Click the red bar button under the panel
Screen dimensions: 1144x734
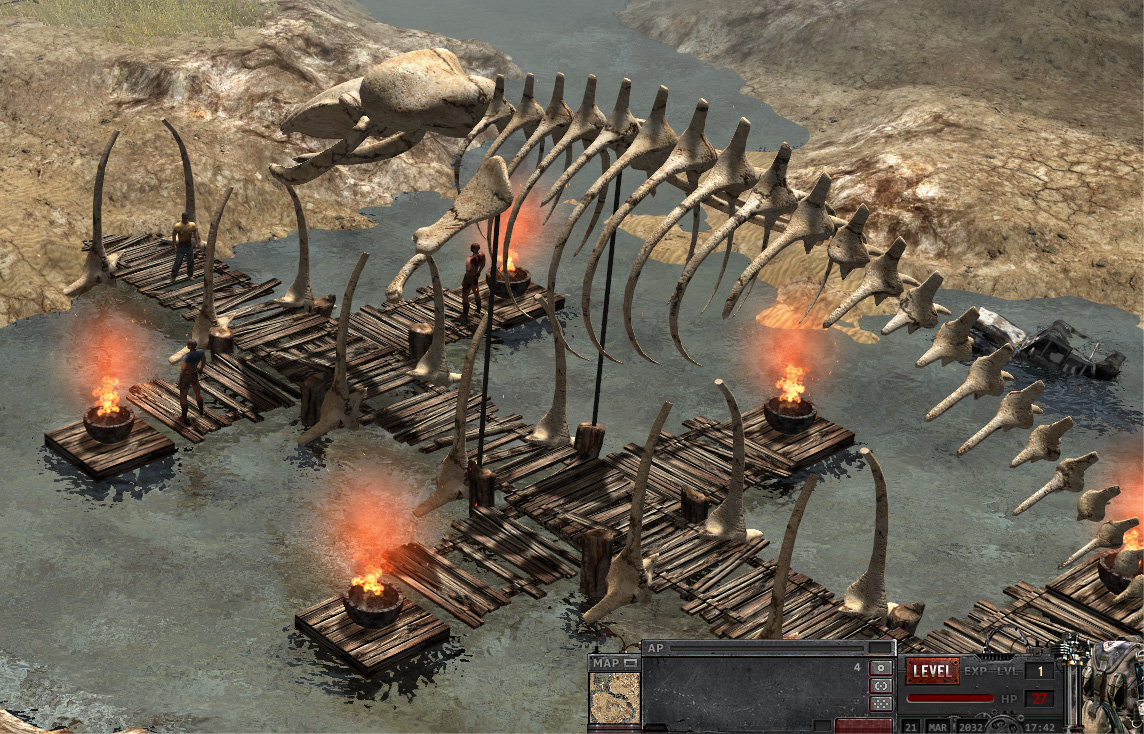863,725
